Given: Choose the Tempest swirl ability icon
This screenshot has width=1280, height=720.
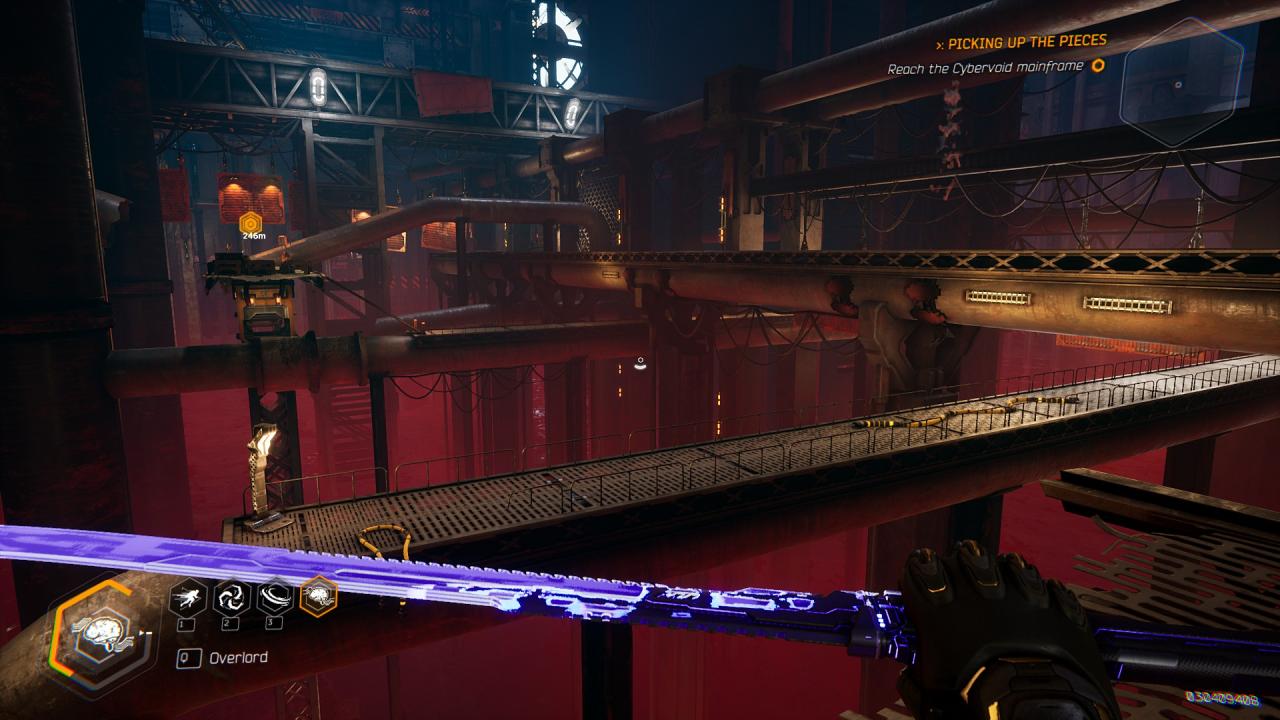Looking at the screenshot, I should click(231, 598).
